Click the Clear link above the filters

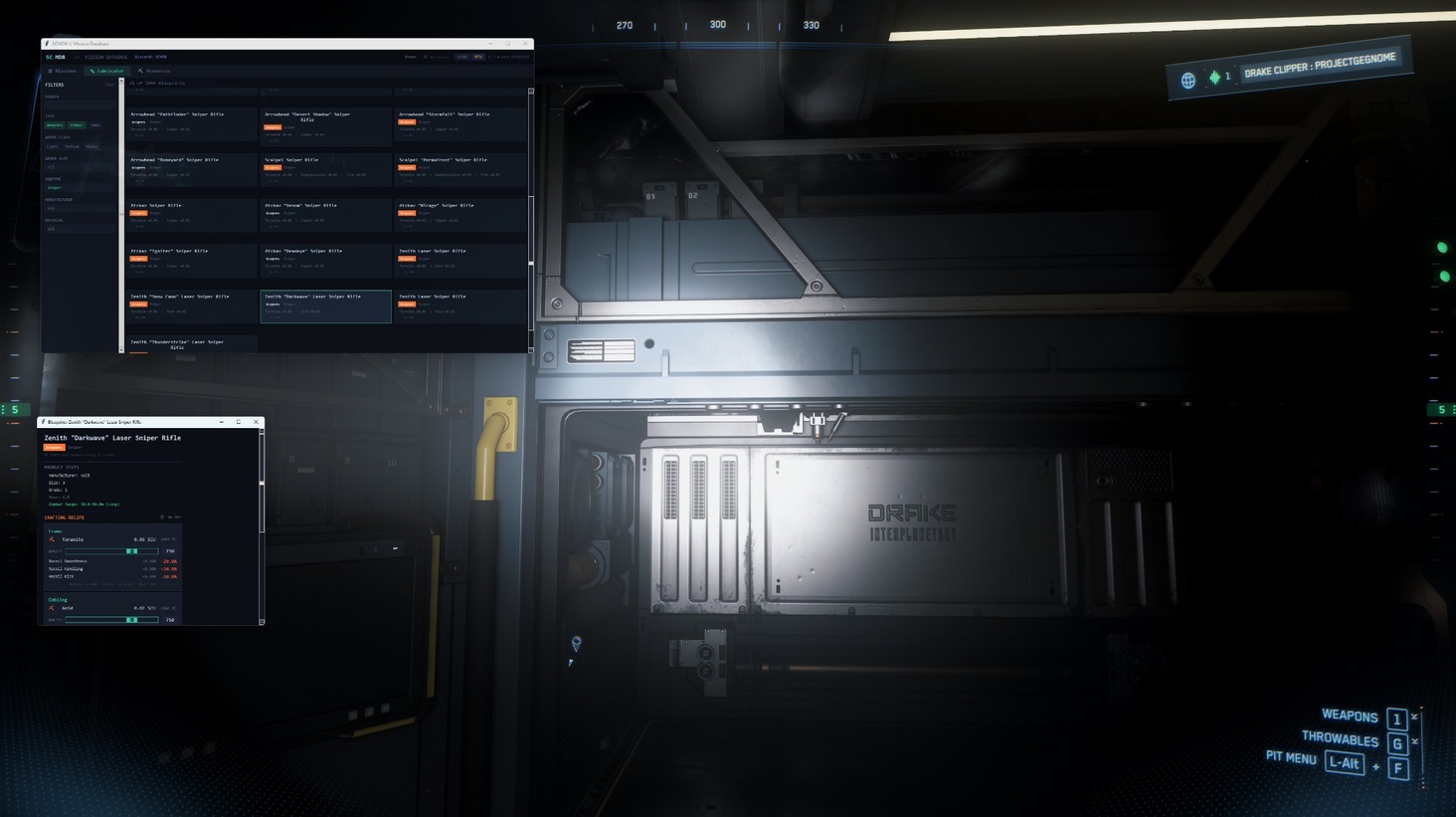109,85
